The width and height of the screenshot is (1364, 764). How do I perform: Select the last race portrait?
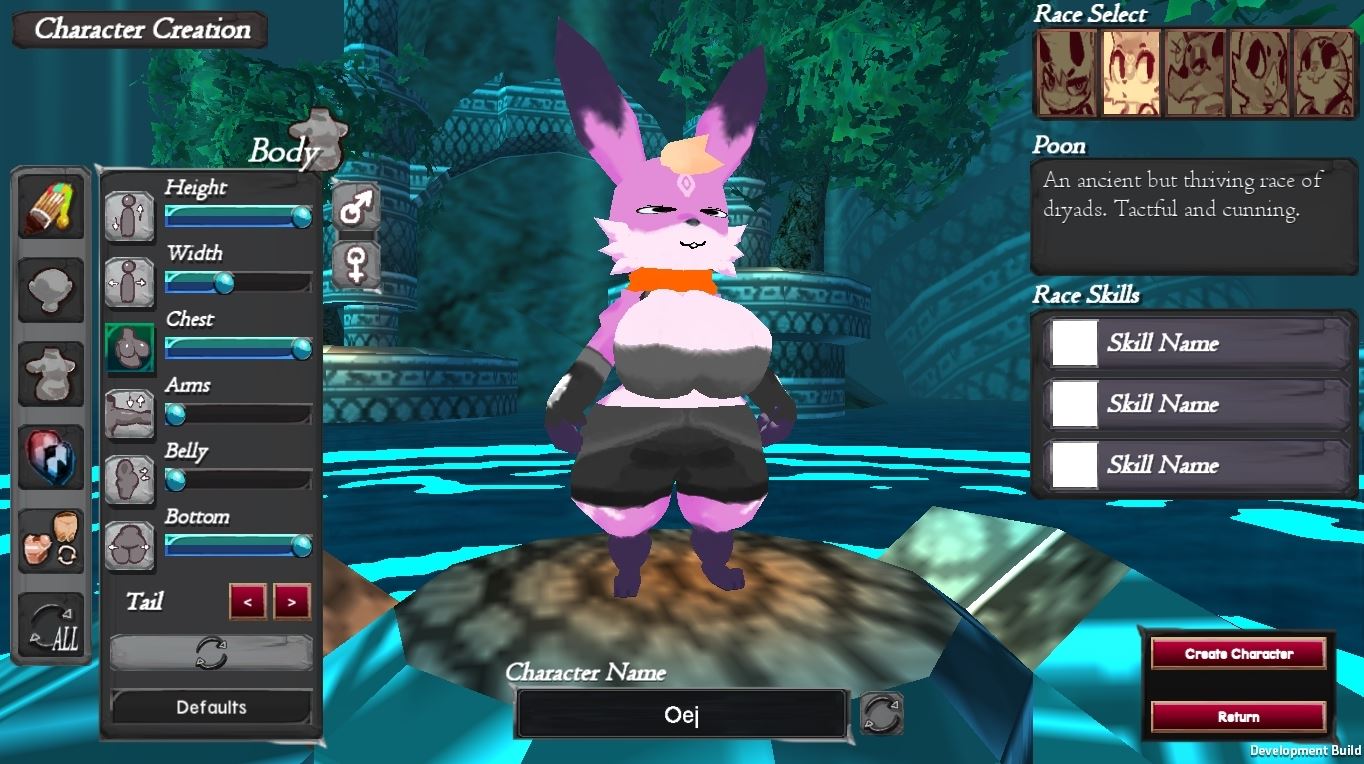tap(1323, 73)
